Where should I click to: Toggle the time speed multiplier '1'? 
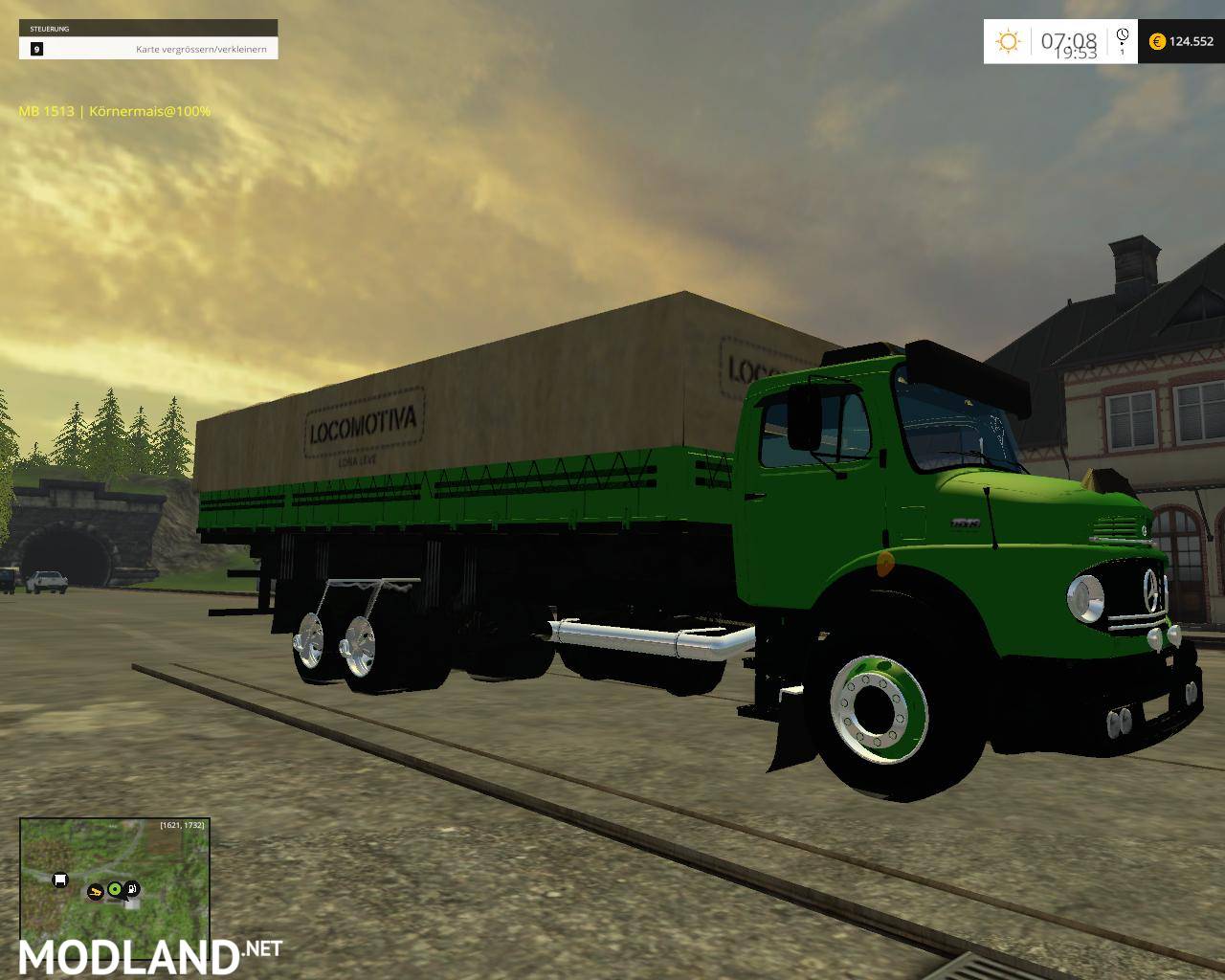tap(1122, 52)
